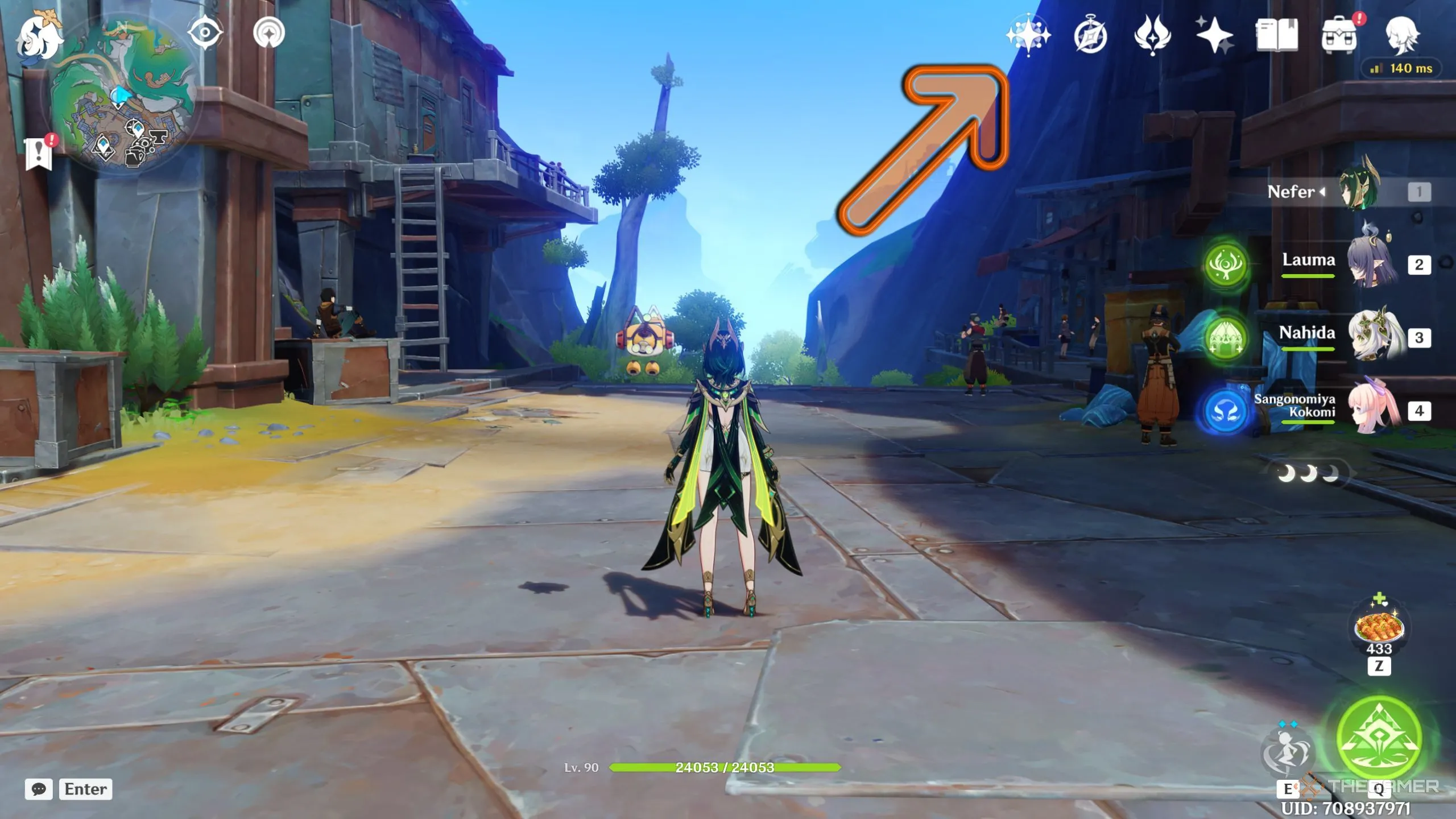Open chat using the Enter button

pyautogui.click(x=85, y=789)
